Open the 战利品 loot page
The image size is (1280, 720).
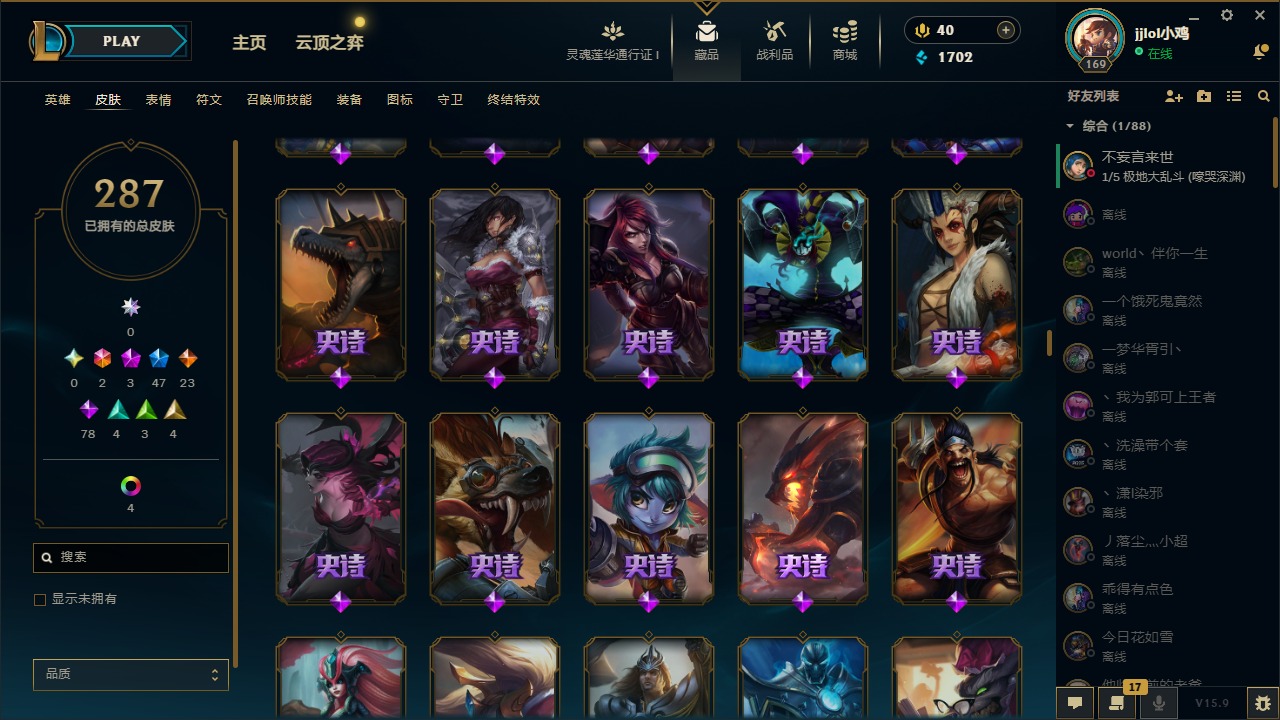pos(774,41)
